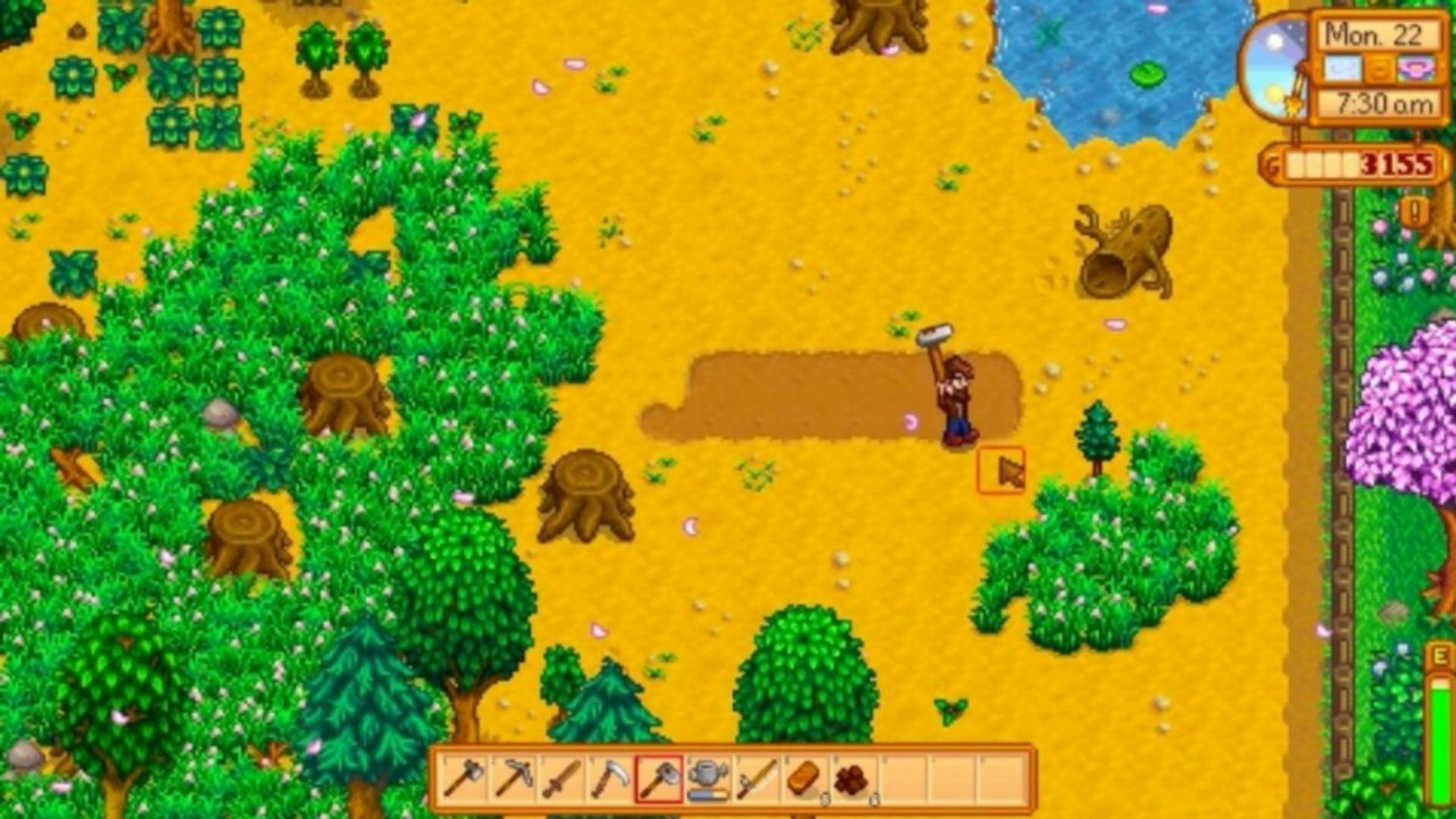Click the weather forecast icon on the clock
Screen dimensions: 1456x819
click(1341, 68)
